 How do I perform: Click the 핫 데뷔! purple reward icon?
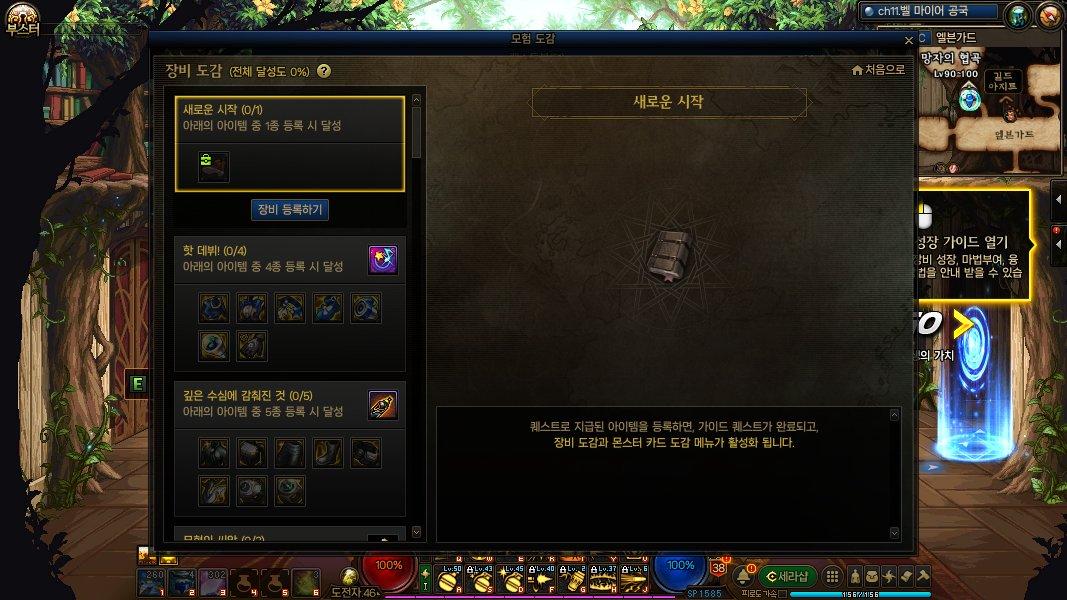[x=383, y=260]
